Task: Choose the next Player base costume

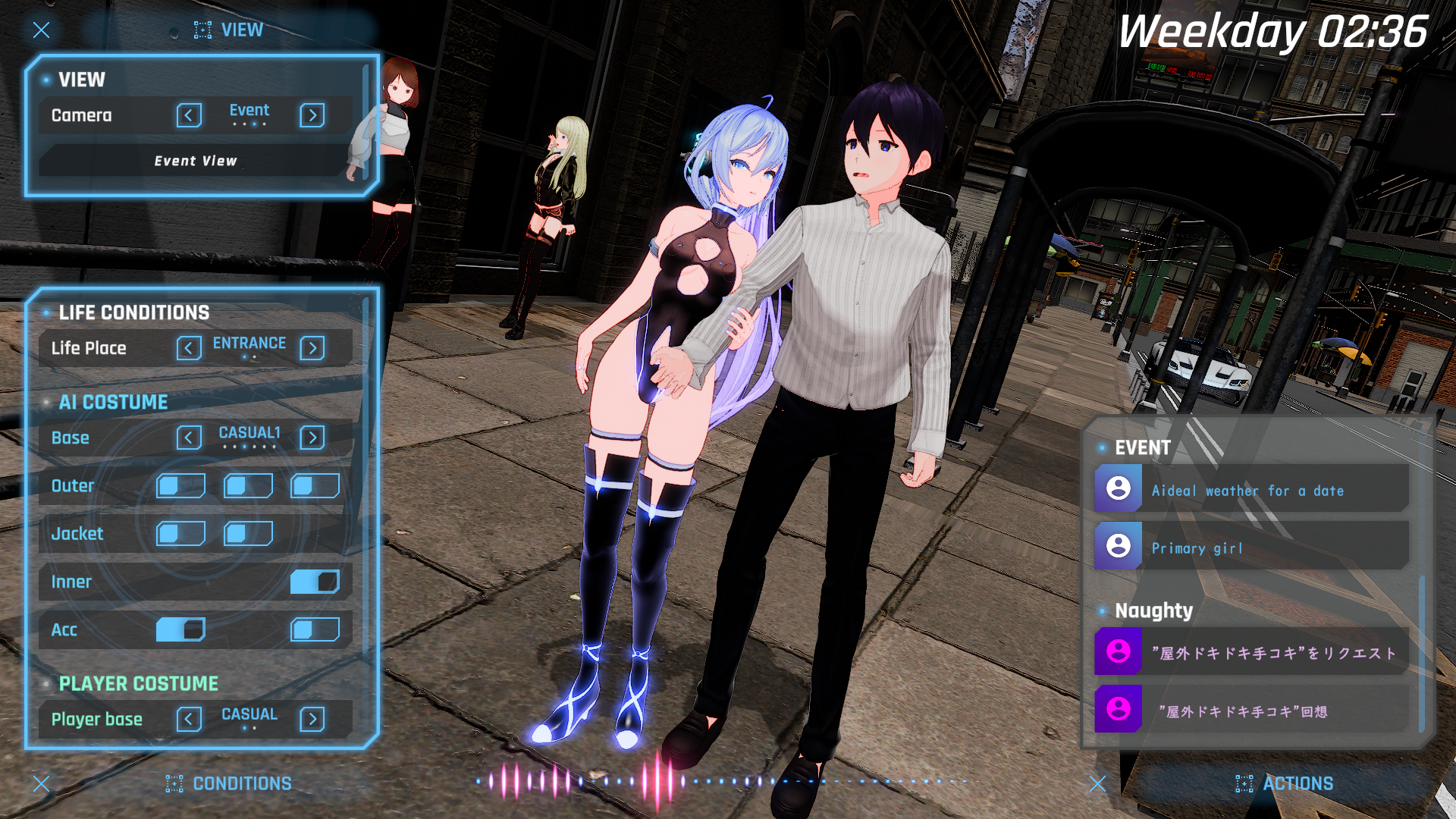Action: (312, 719)
